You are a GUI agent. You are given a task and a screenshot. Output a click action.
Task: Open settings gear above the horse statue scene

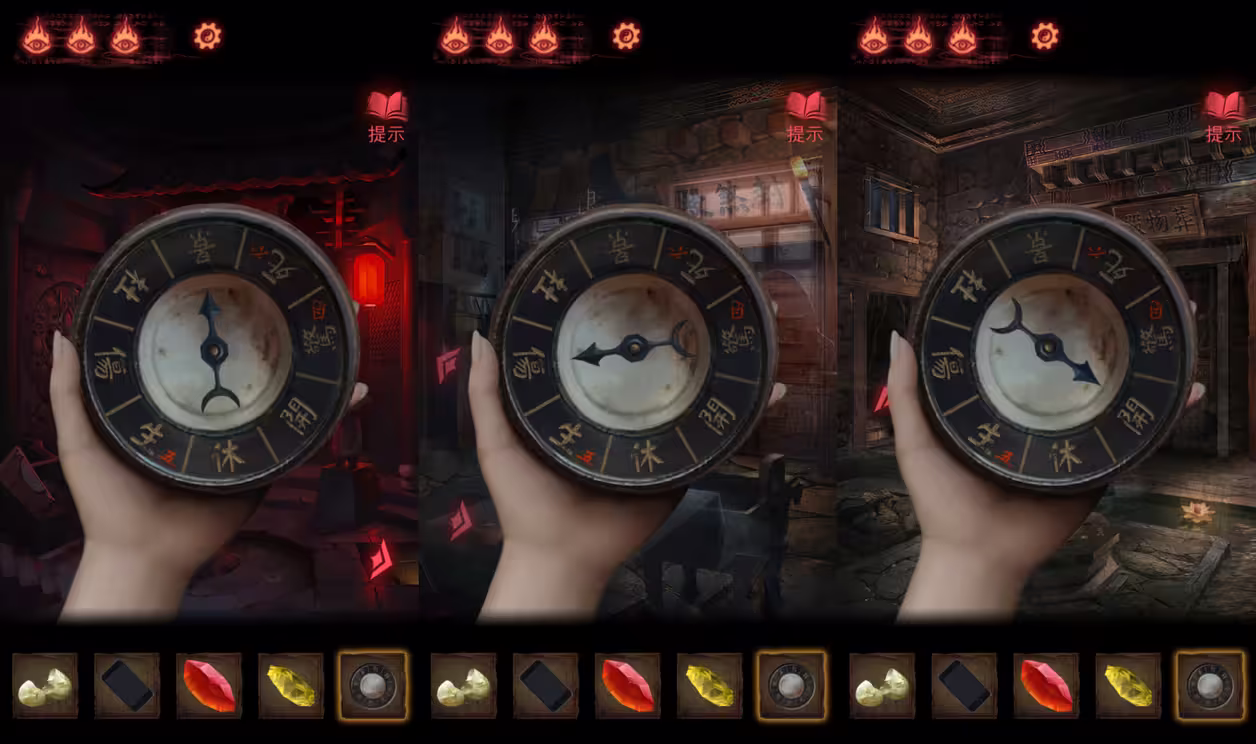pyautogui.click(x=626, y=36)
